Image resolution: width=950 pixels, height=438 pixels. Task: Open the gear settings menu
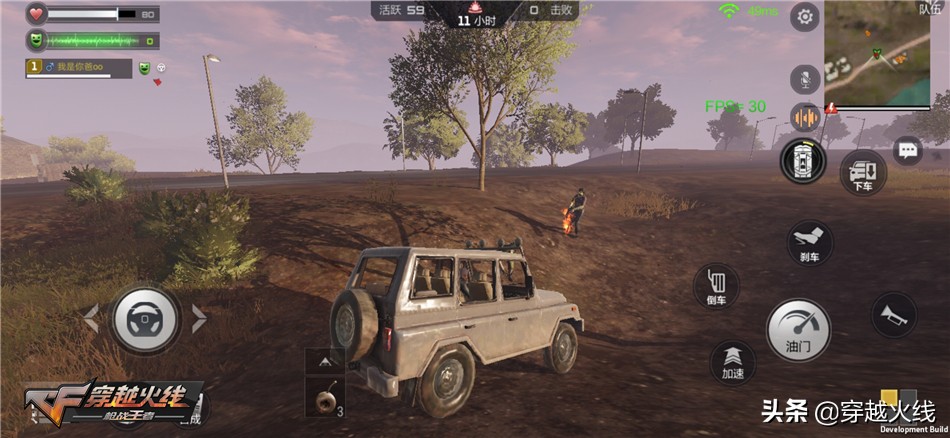805,17
